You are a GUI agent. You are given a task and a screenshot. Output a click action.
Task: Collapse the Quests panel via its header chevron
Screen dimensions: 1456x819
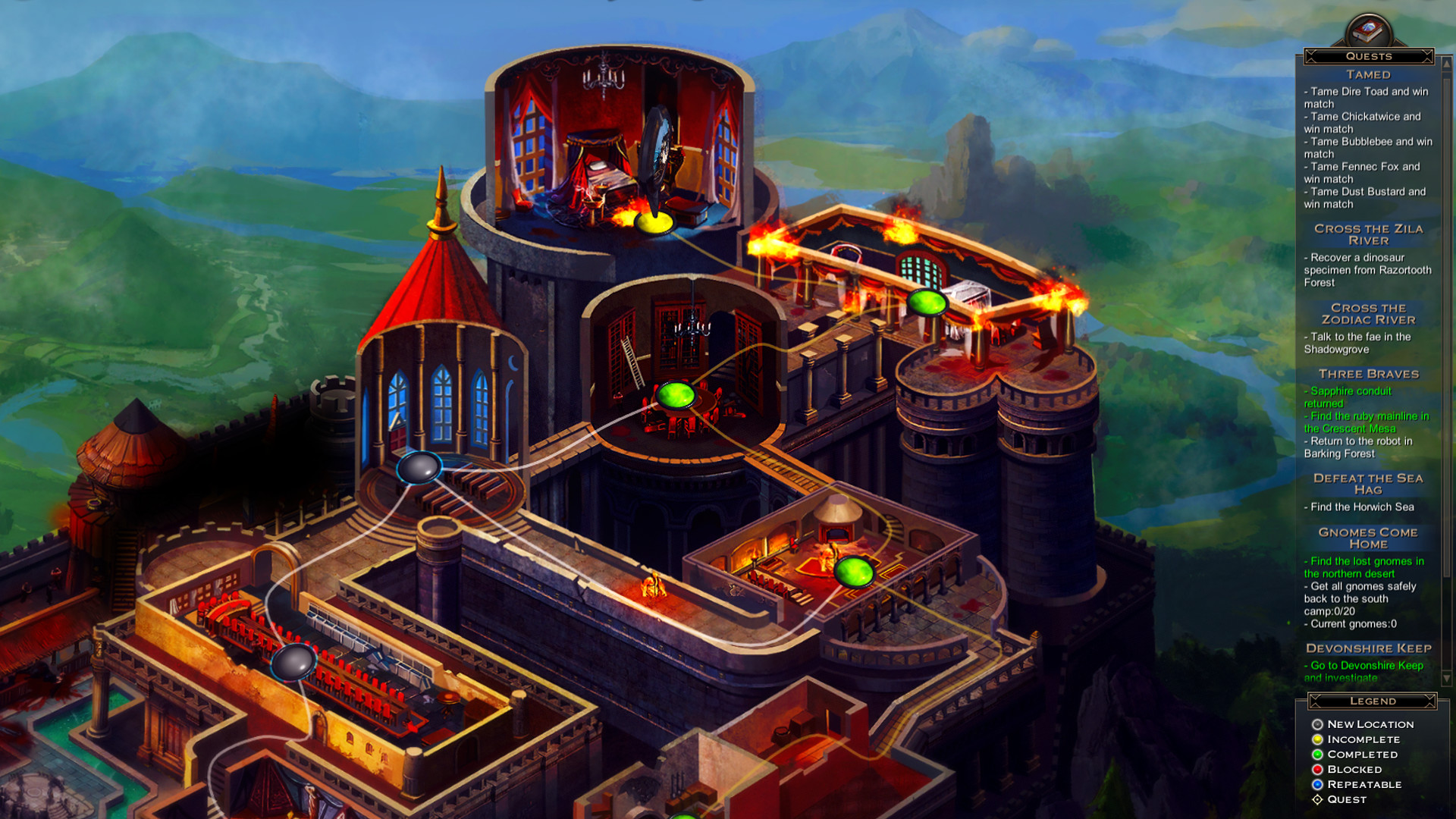pyautogui.click(x=1310, y=56)
